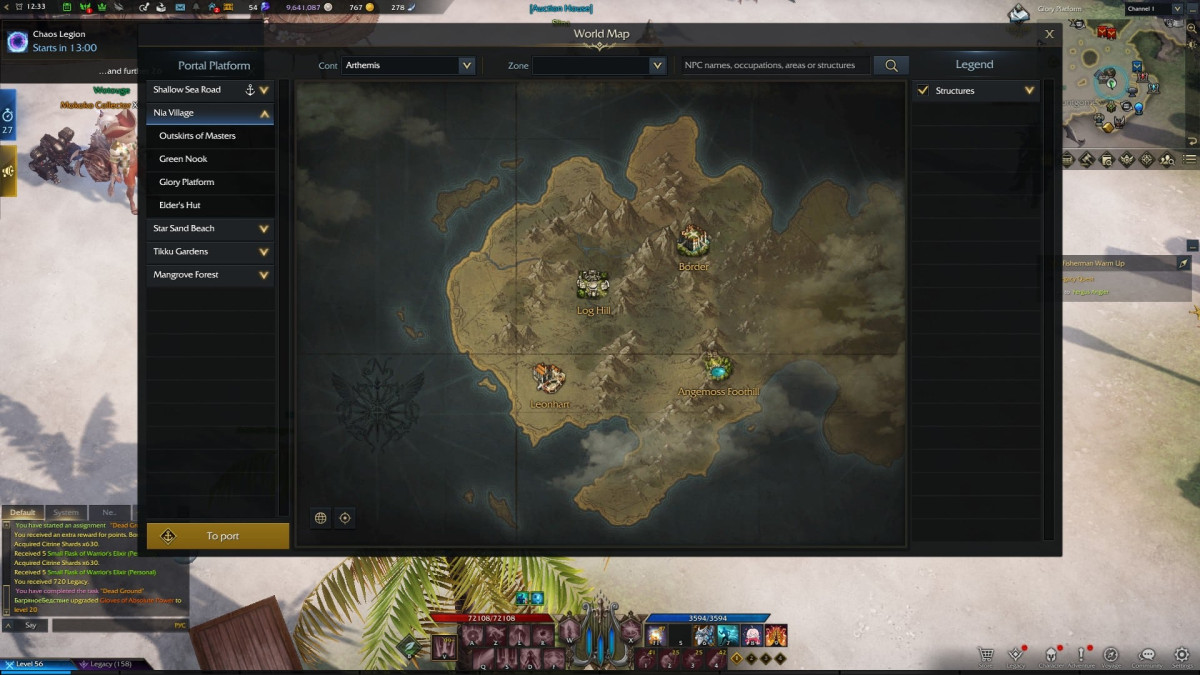
Task: Open the Store cart icon
Action: click(986, 654)
